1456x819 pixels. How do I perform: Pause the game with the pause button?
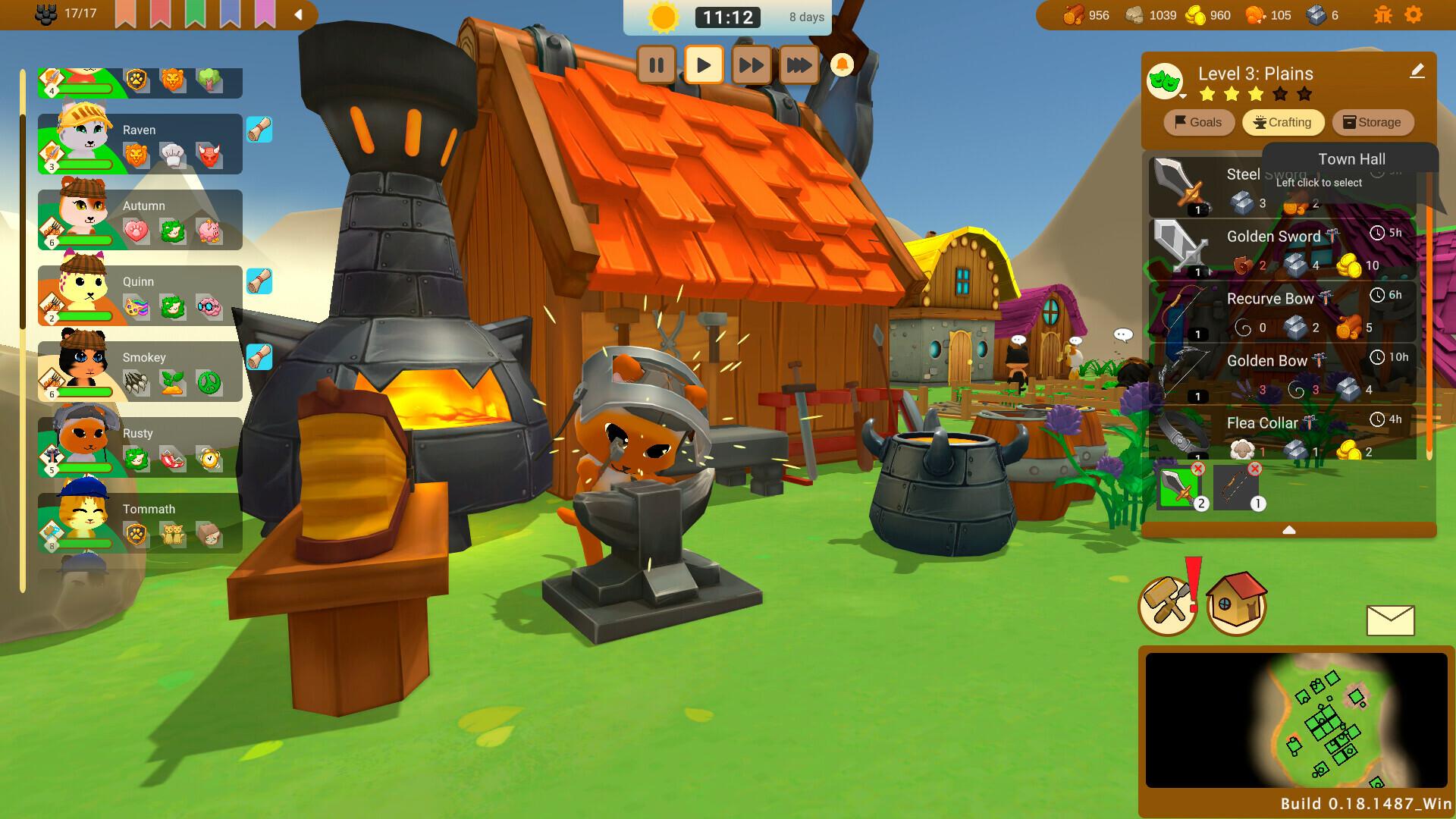(x=657, y=65)
